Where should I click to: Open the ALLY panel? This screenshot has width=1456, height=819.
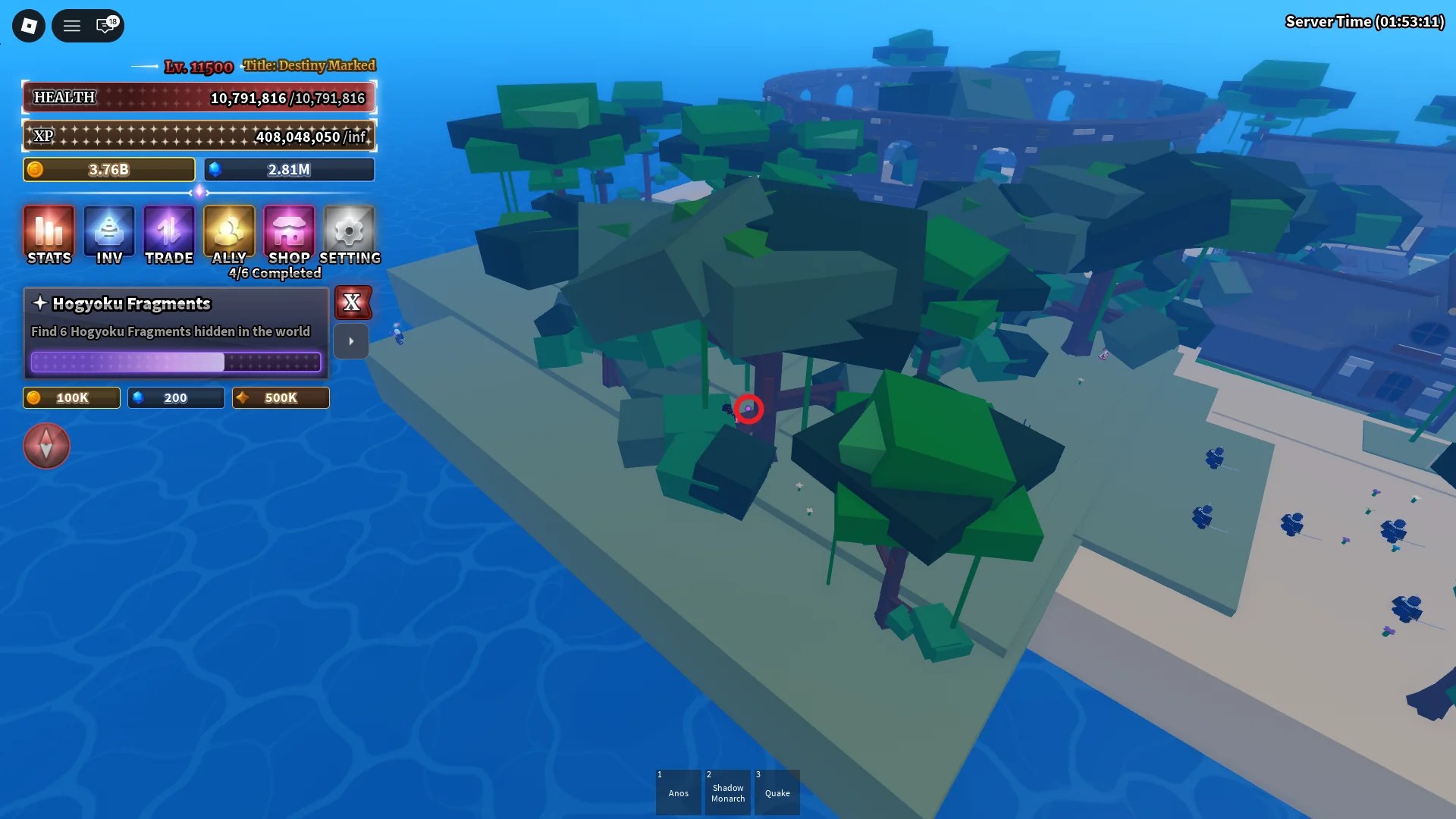[x=229, y=235]
